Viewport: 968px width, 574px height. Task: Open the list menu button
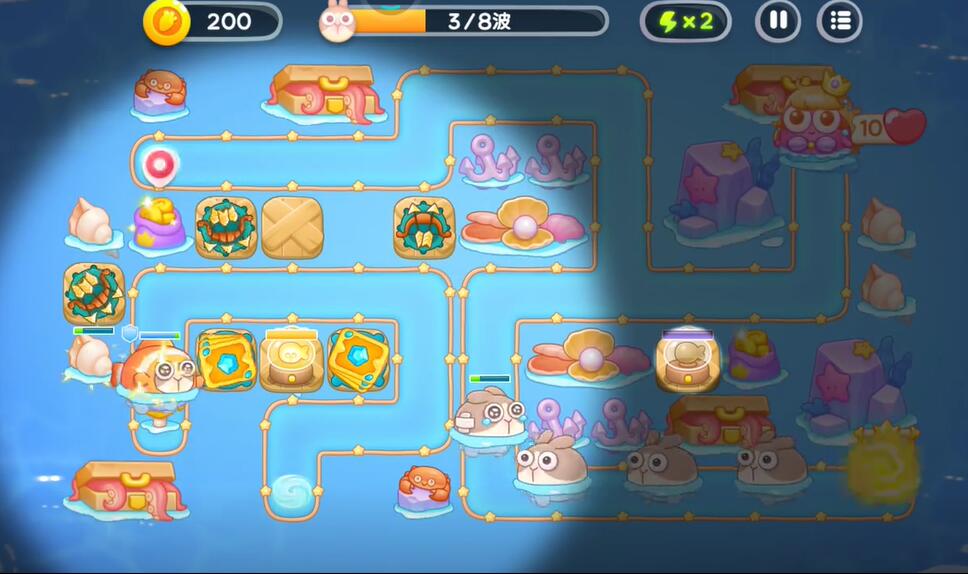click(840, 21)
